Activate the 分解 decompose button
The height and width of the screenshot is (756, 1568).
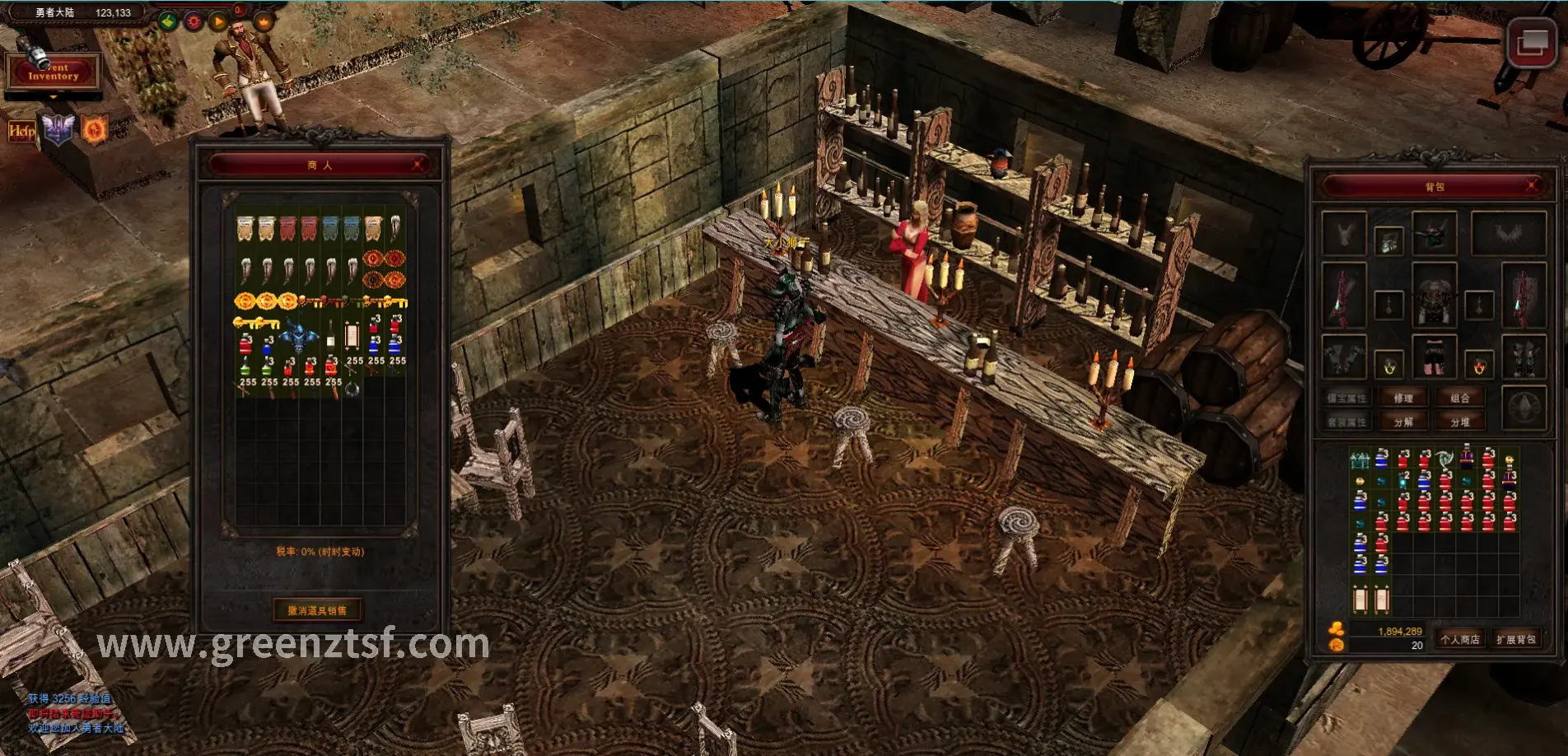tap(1403, 422)
